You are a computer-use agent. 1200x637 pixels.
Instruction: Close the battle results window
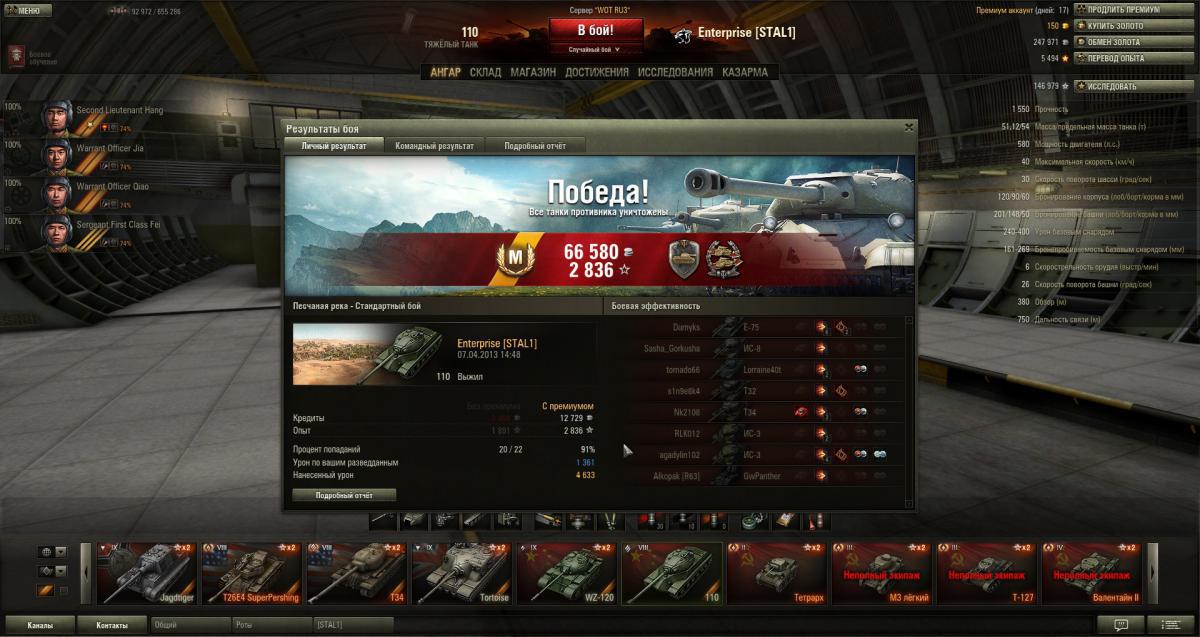[908, 127]
